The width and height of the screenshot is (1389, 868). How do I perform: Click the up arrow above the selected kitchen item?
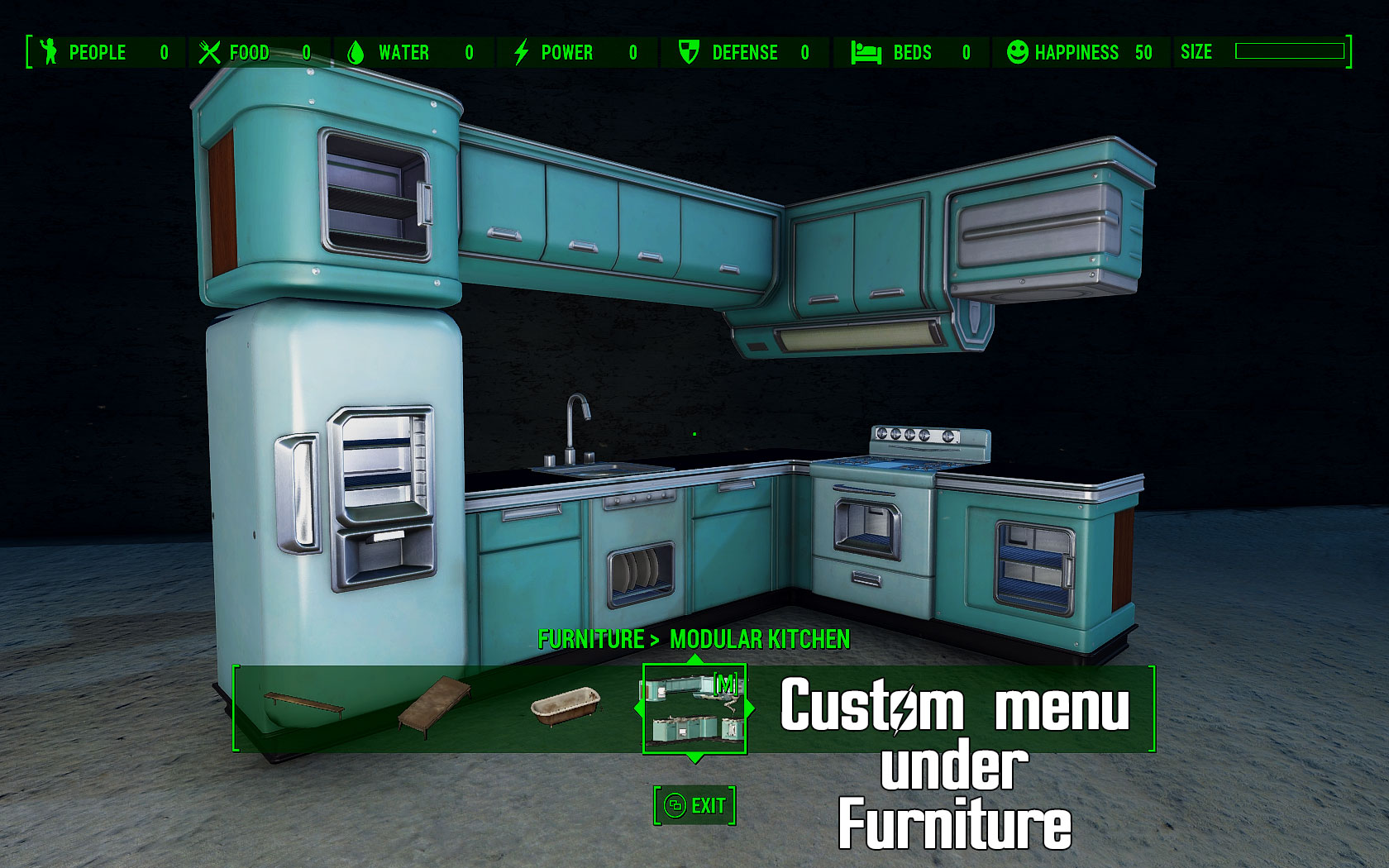pyautogui.click(x=694, y=658)
